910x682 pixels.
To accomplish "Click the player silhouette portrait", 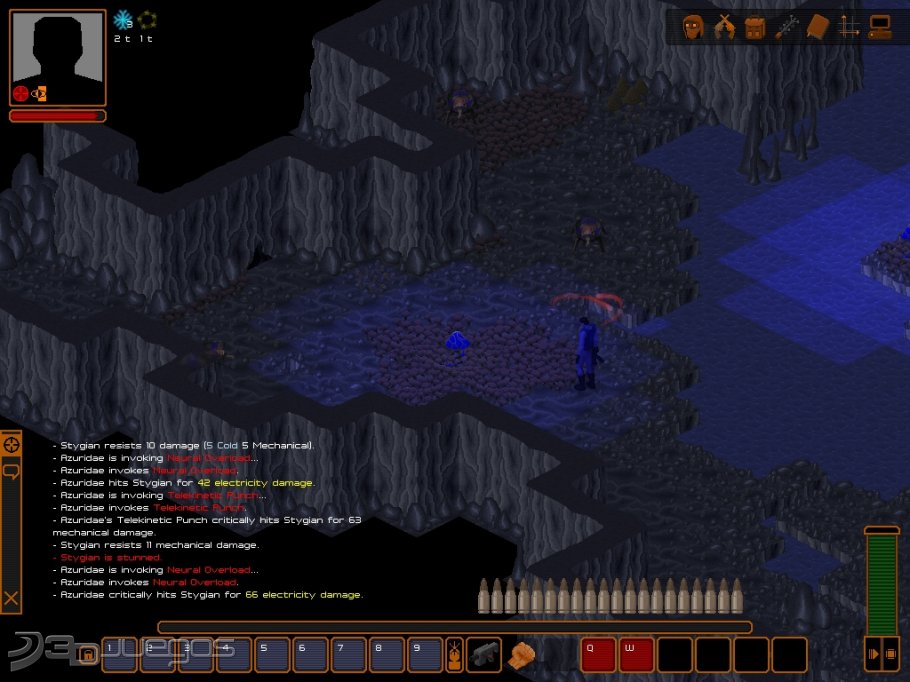I will click(x=58, y=55).
